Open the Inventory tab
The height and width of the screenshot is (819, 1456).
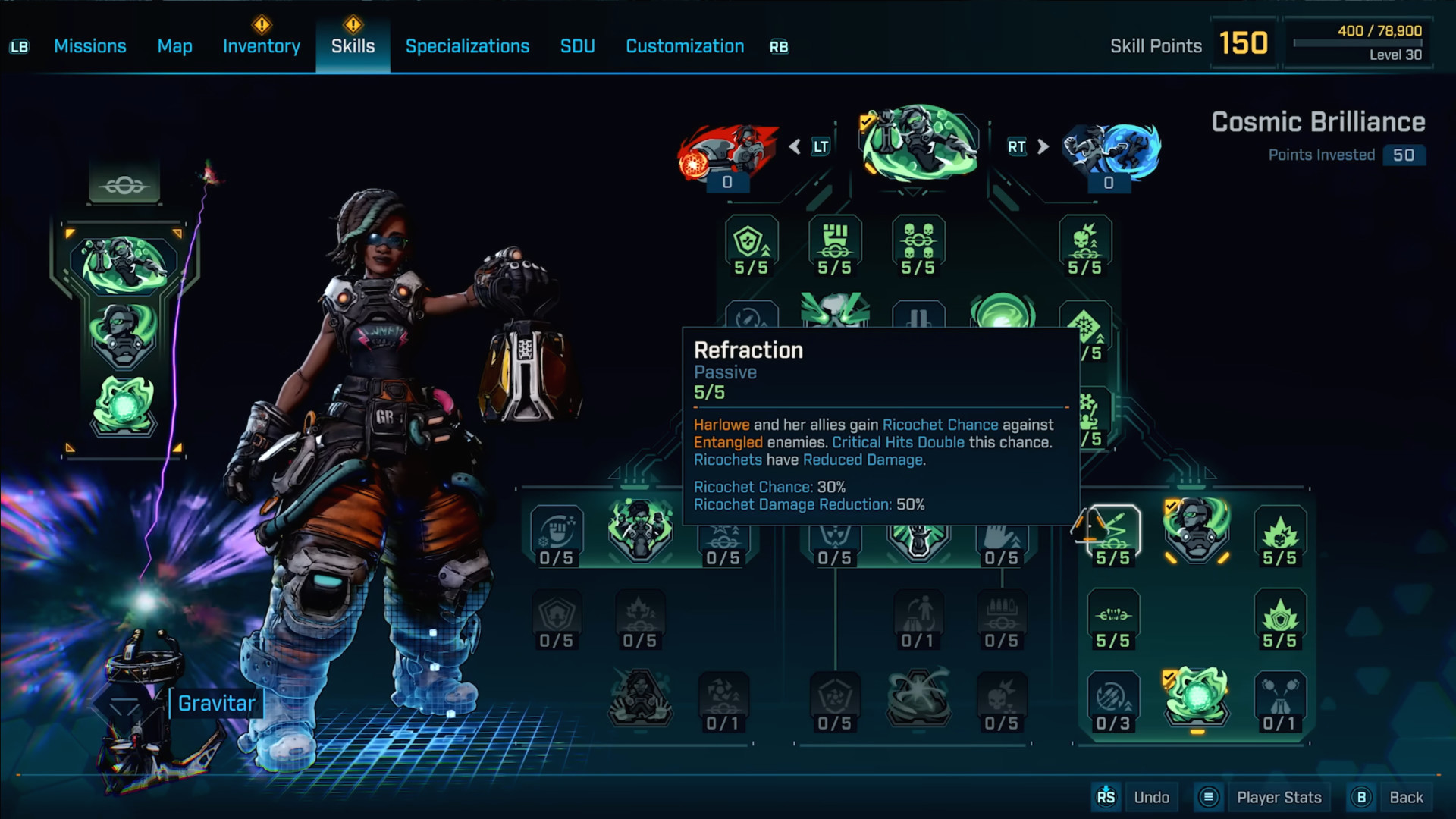[x=261, y=46]
